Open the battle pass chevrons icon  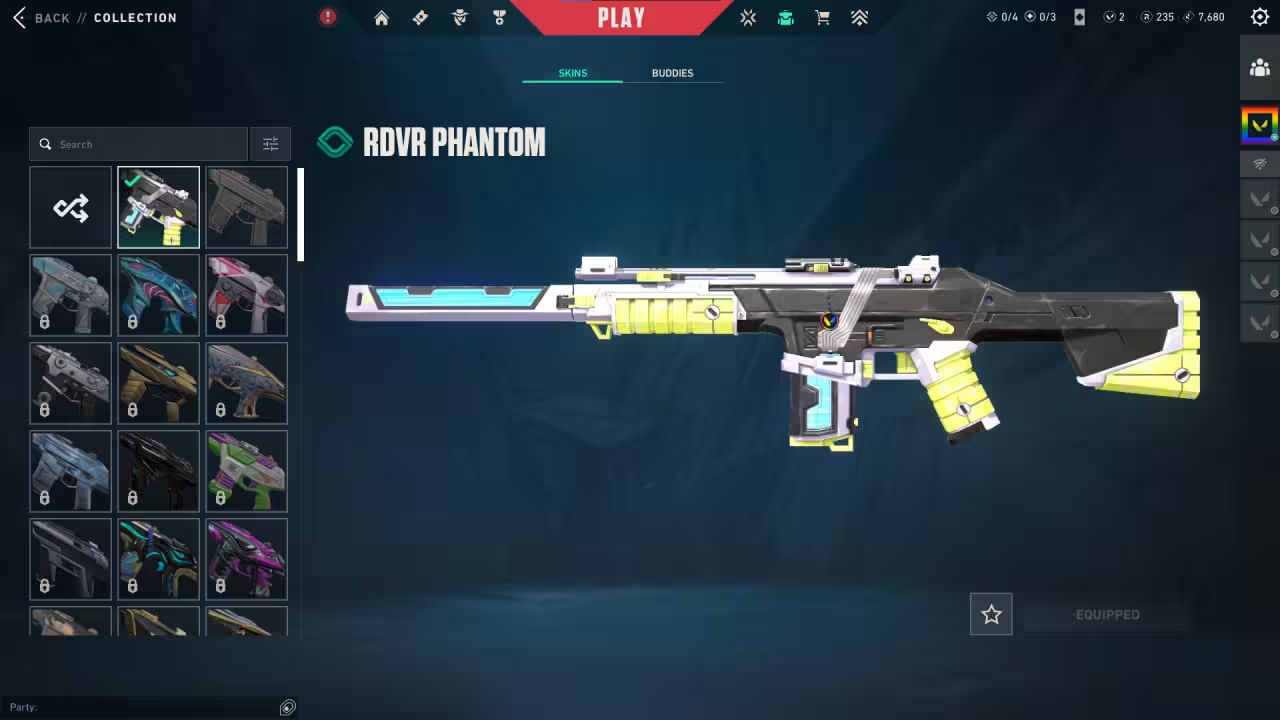click(x=859, y=18)
